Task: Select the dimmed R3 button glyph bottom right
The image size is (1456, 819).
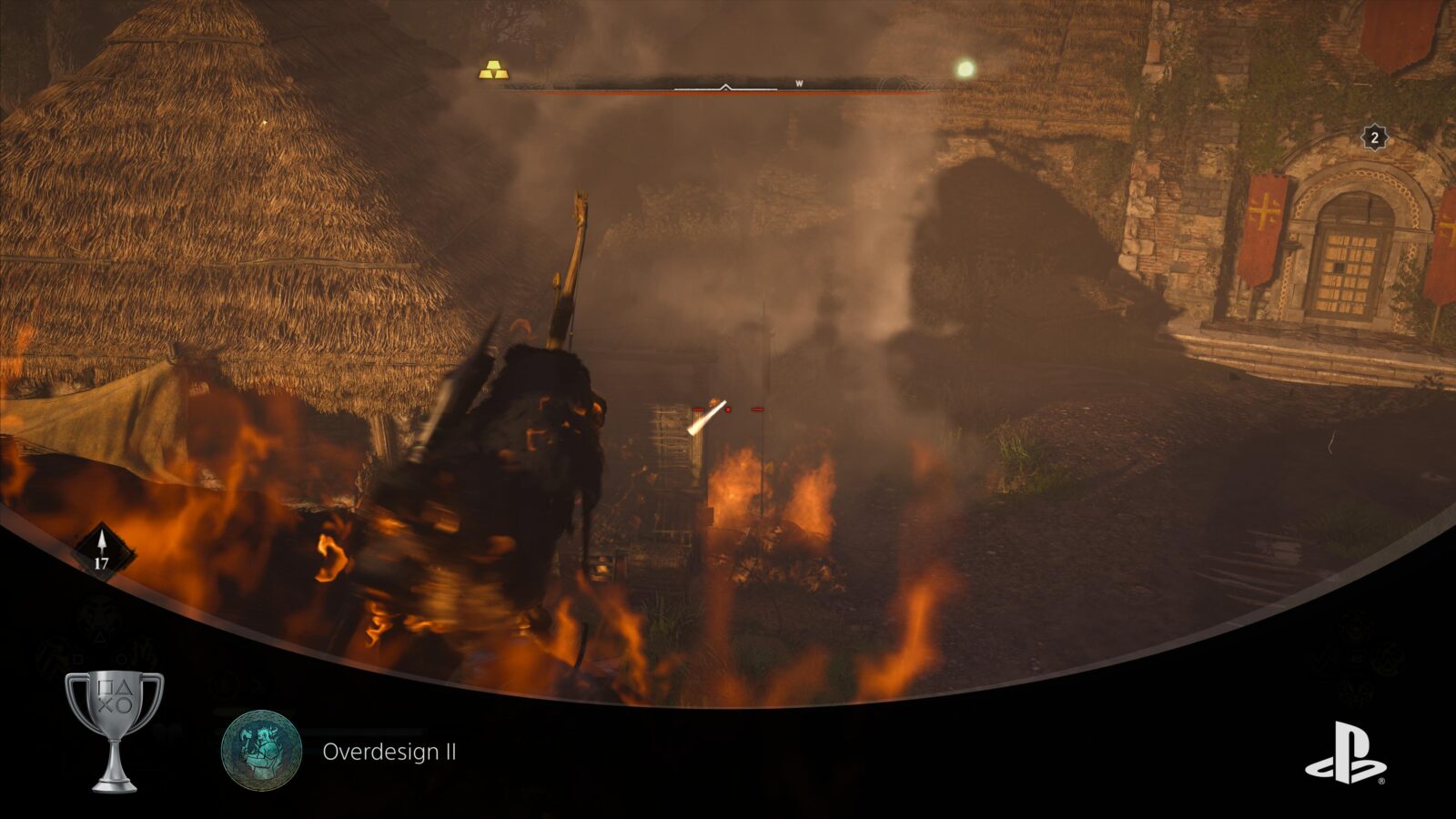Action: [x=1358, y=658]
